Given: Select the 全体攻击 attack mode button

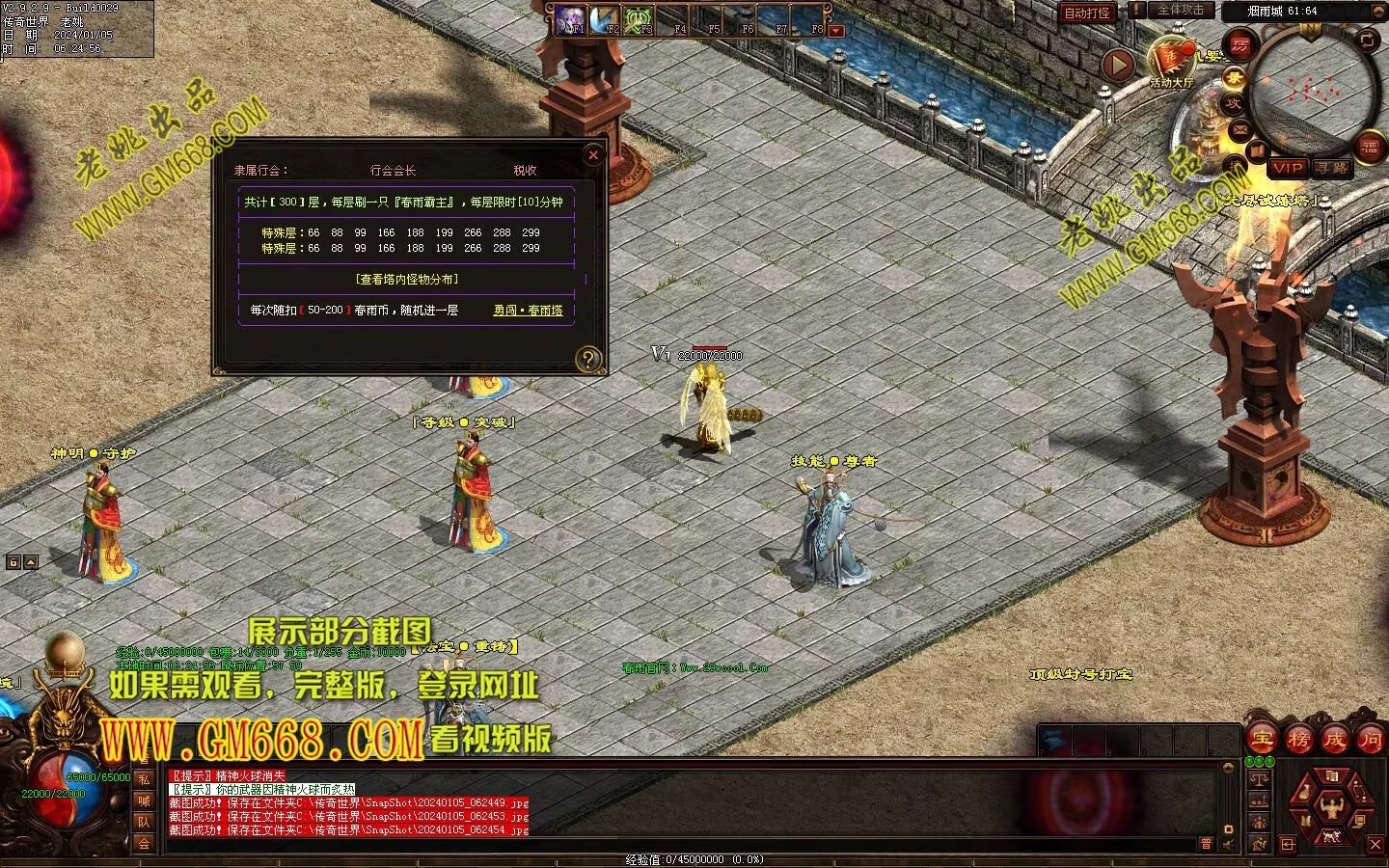Looking at the screenshot, I should [1180, 11].
